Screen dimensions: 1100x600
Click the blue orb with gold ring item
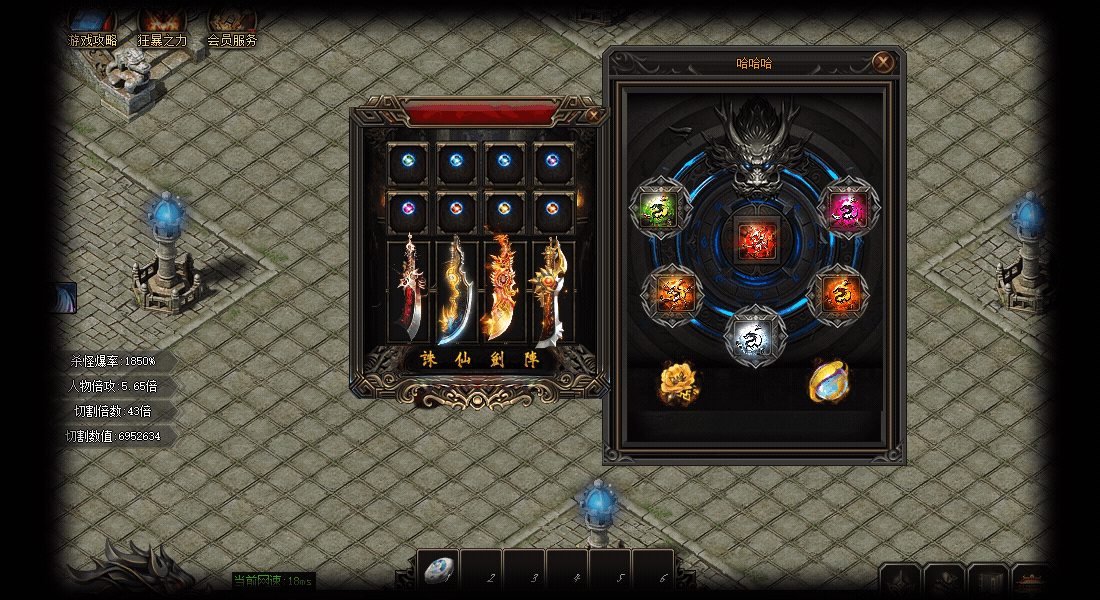pos(828,382)
